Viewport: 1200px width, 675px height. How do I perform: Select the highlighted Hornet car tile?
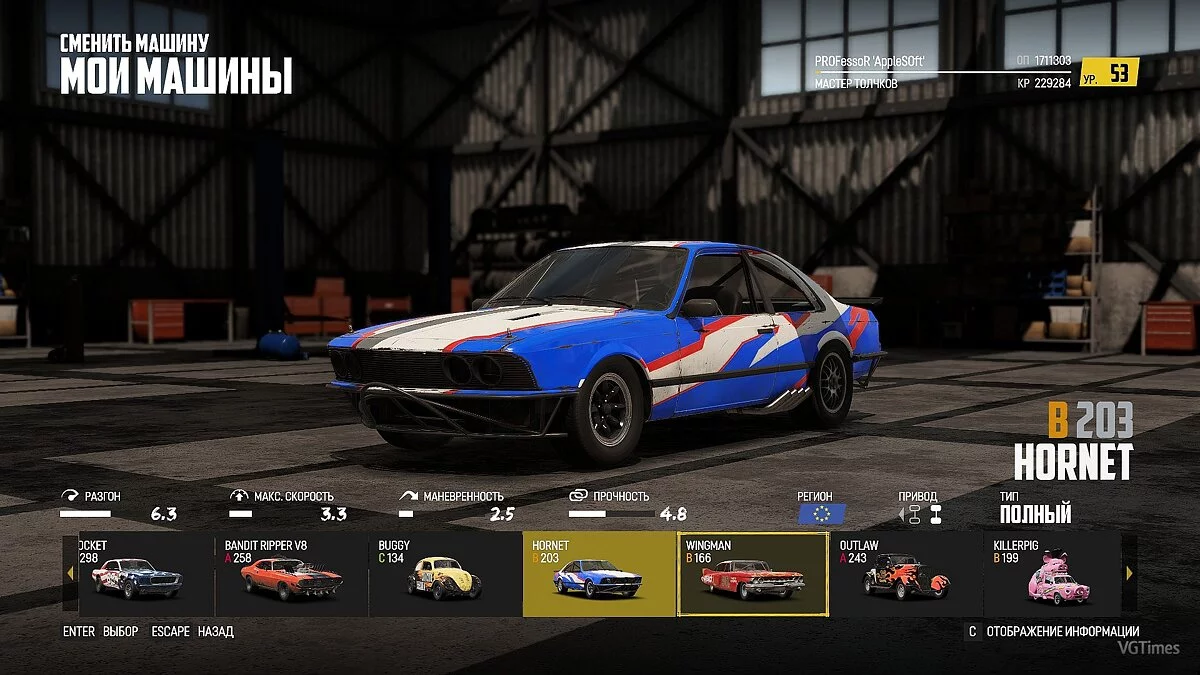point(598,574)
